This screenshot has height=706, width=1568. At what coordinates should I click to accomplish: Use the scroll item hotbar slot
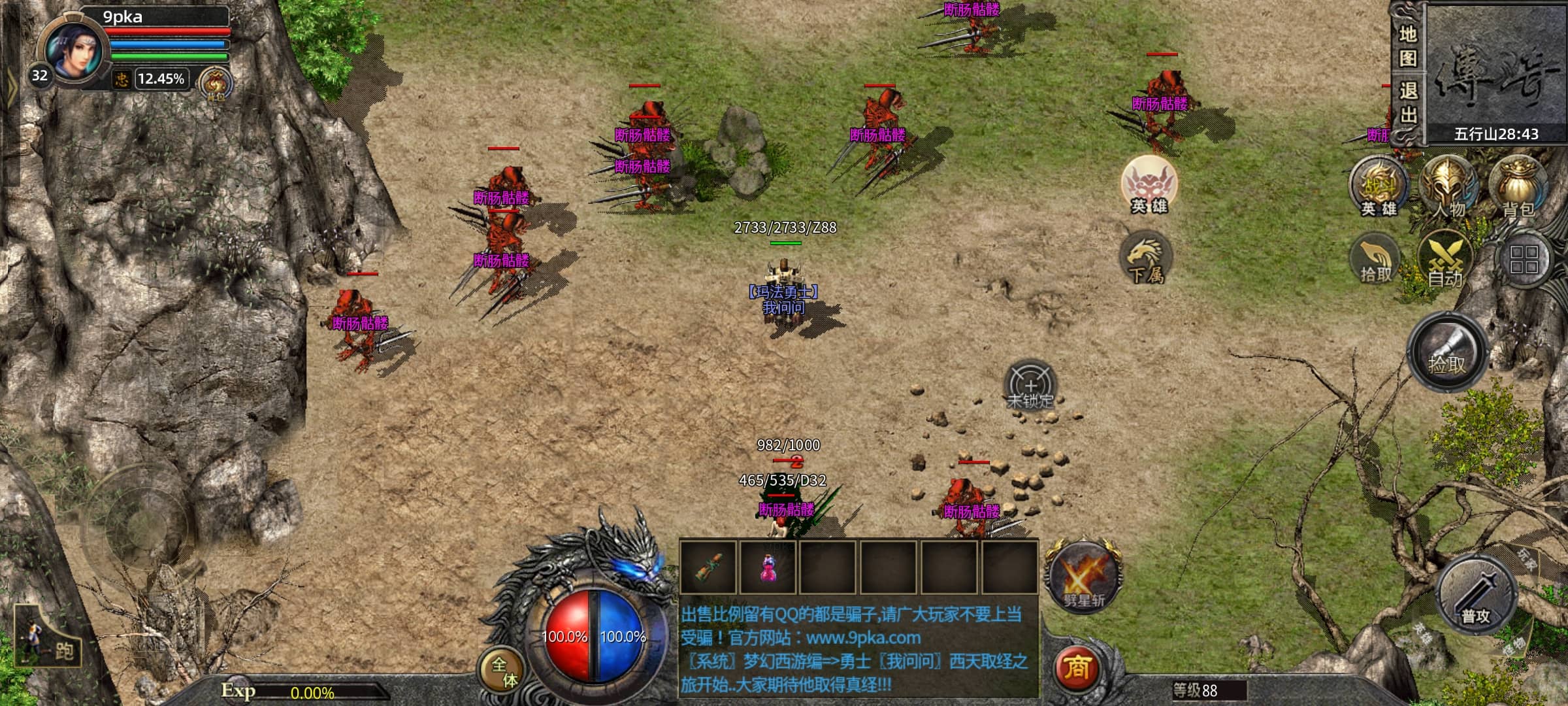click(708, 567)
